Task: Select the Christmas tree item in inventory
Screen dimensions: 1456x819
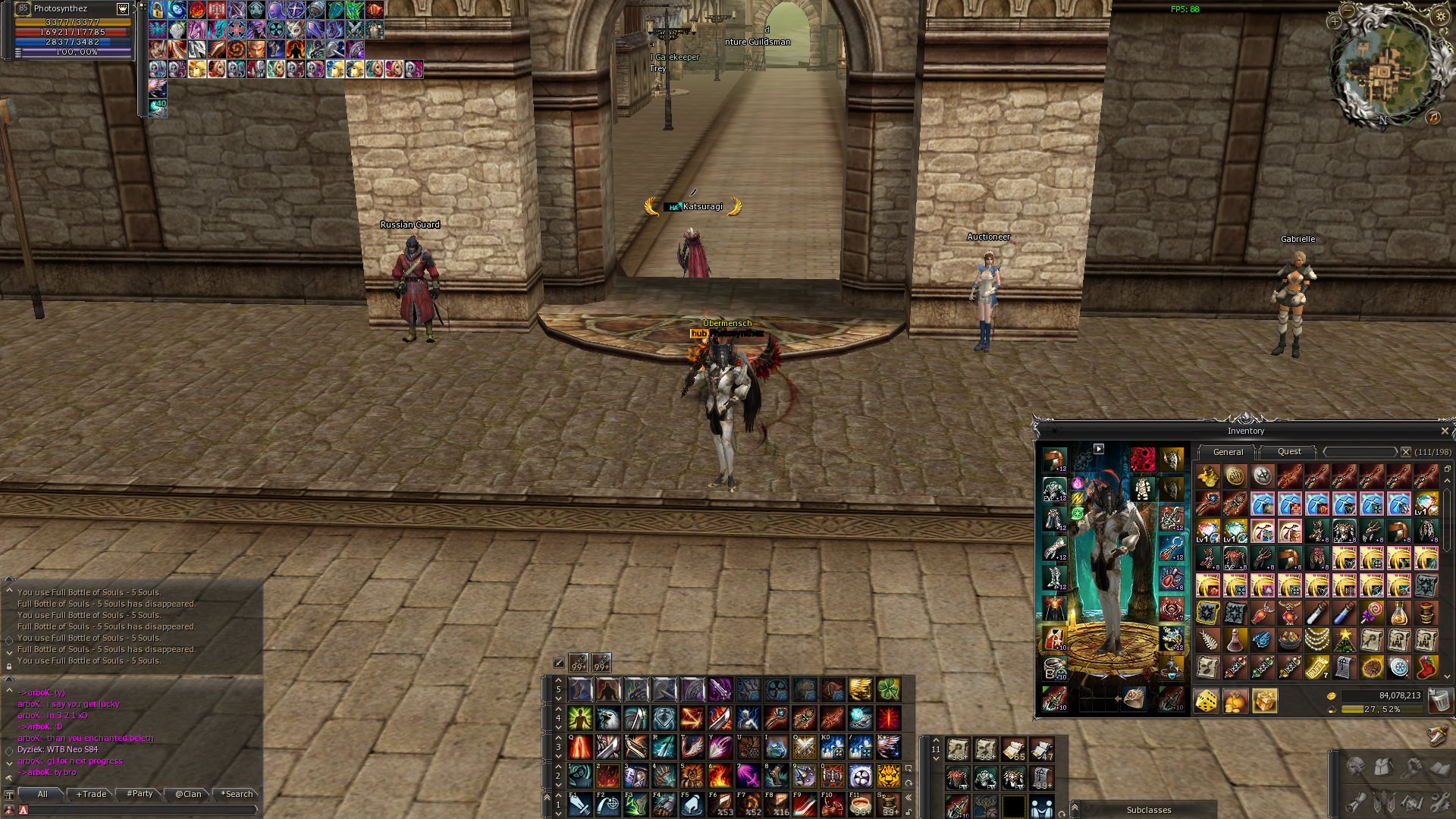Action: (1345, 640)
